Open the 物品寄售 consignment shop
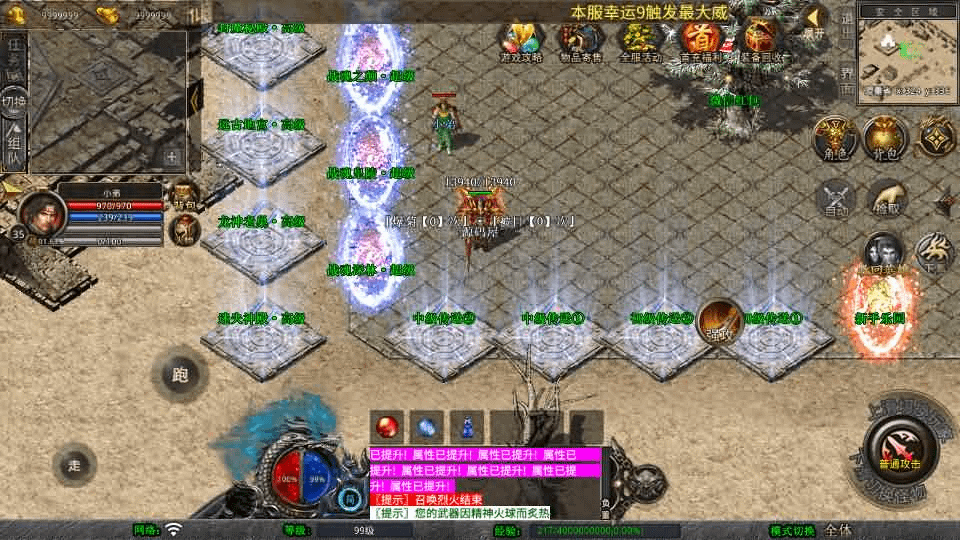Image resolution: width=960 pixels, height=540 pixels. click(579, 41)
